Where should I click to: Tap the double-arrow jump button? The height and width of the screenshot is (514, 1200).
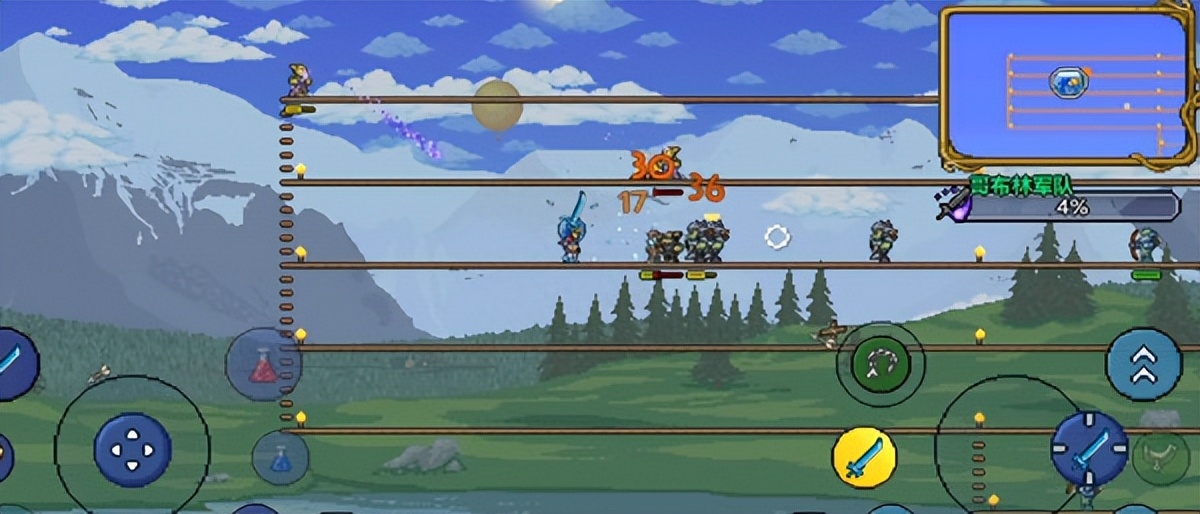[x=1143, y=365]
